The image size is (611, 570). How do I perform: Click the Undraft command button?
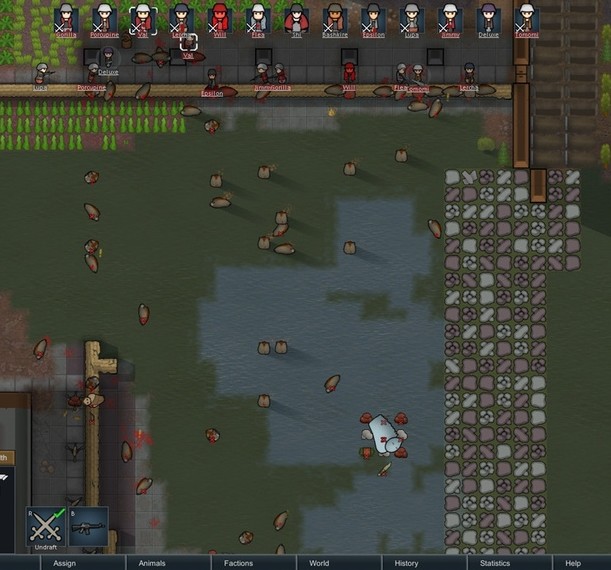click(47, 526)
